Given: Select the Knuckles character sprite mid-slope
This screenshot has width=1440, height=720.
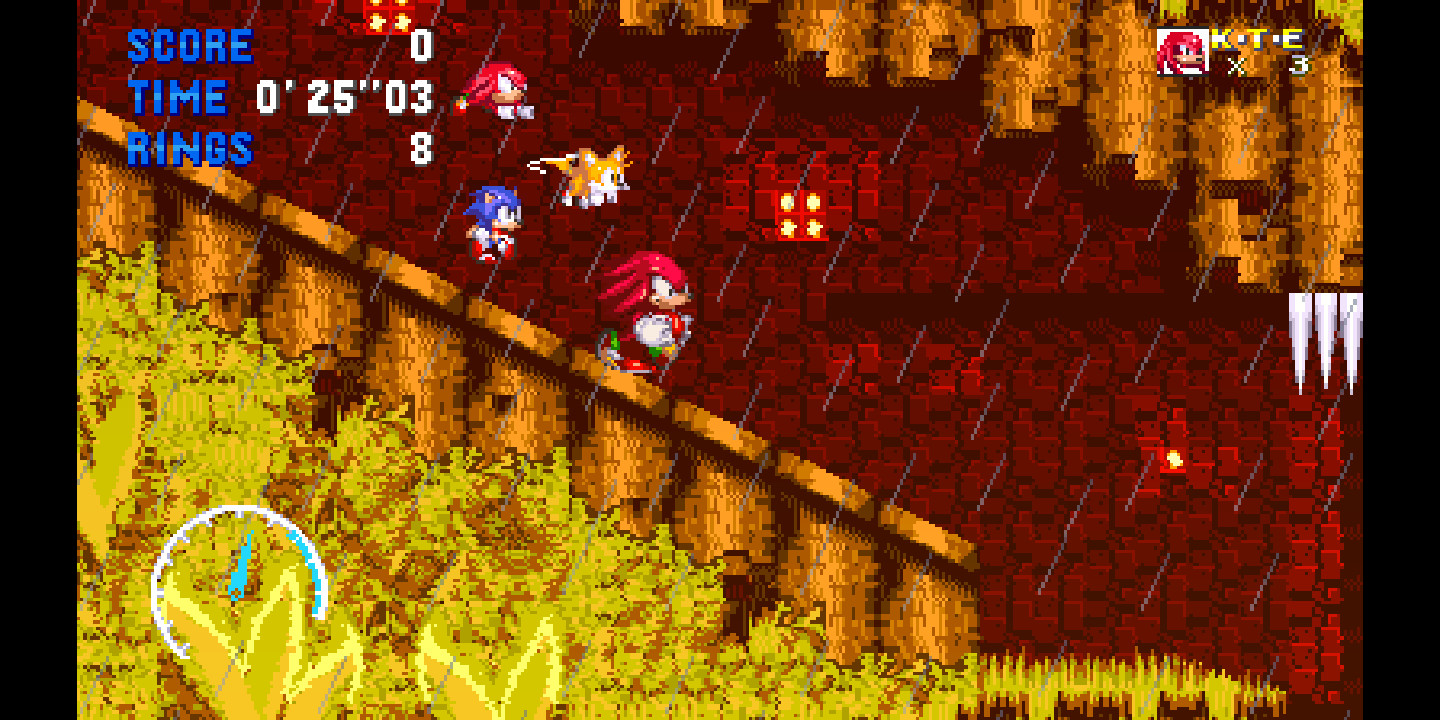Looking at the screenshot, I should click(x=650, y=310).
